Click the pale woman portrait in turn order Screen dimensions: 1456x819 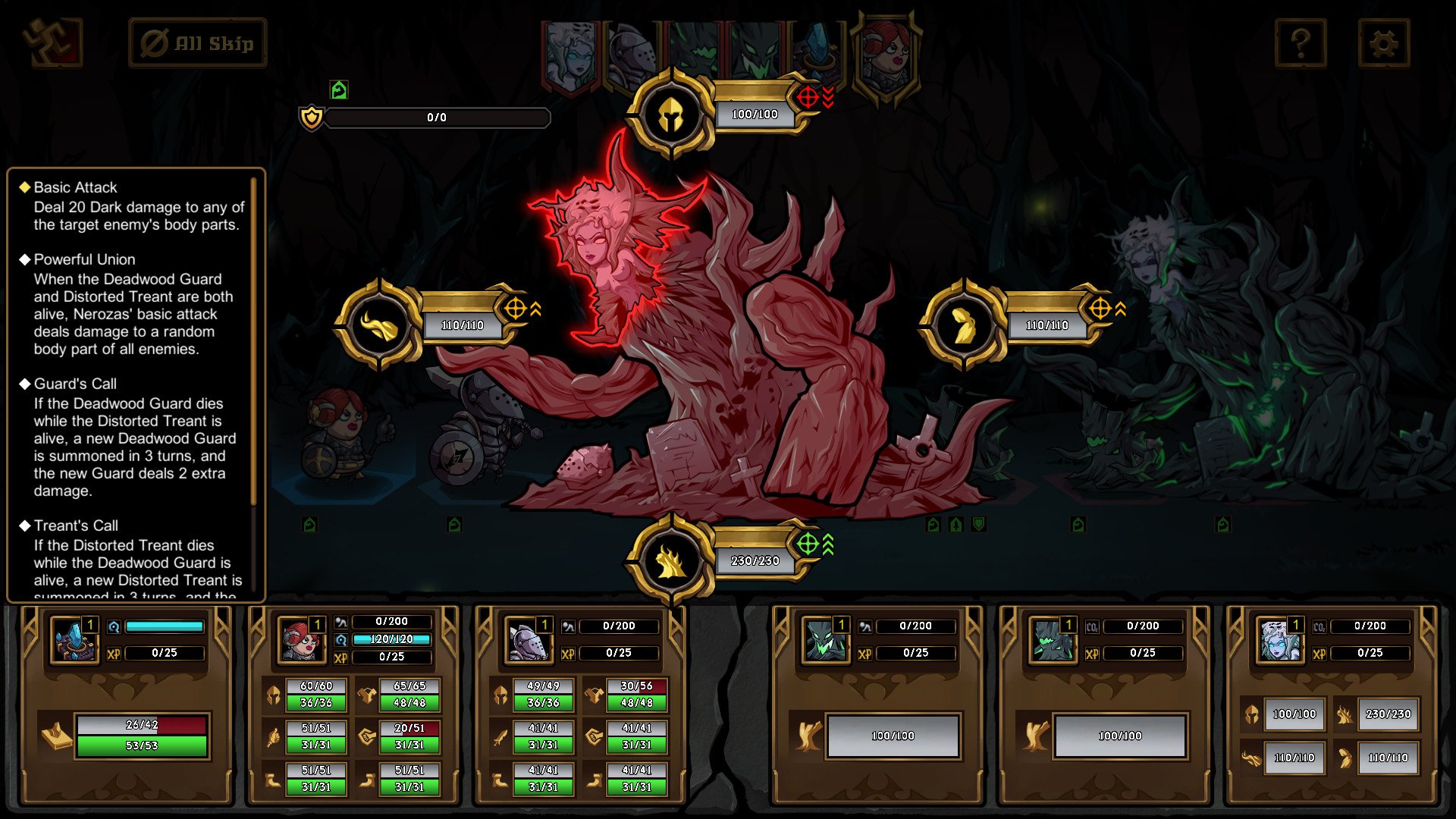click(570, 53)
